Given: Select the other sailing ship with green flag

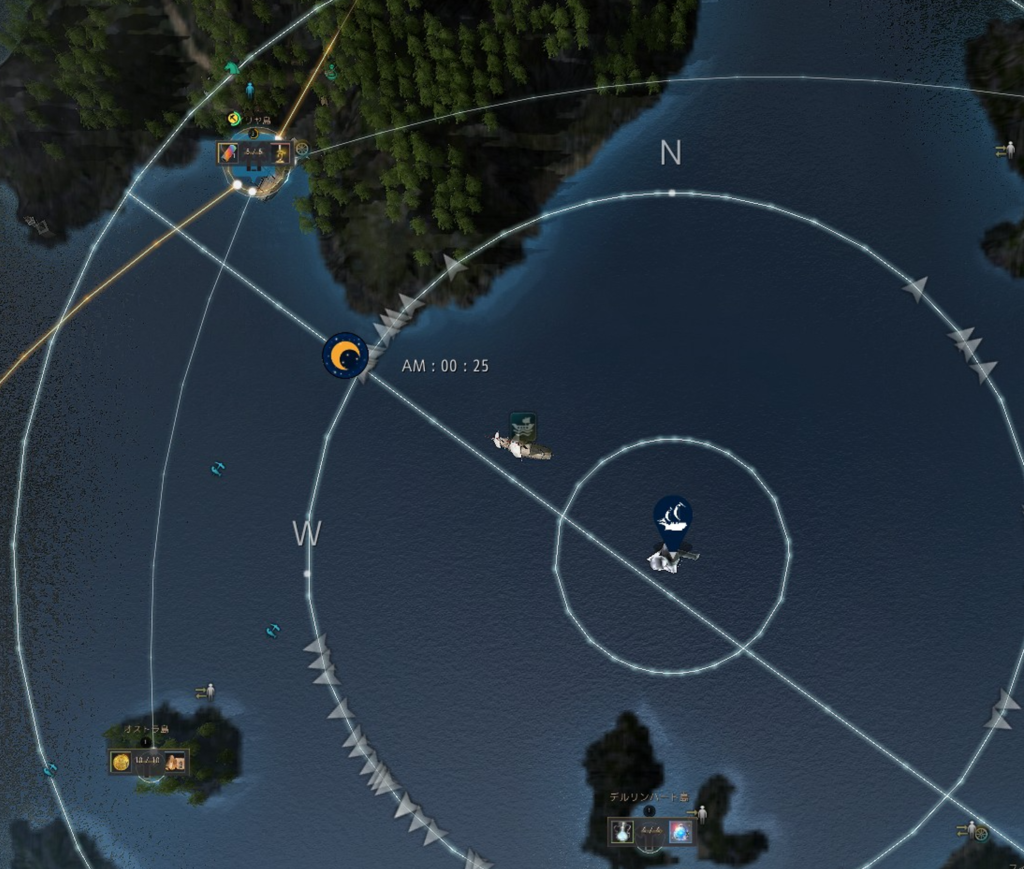Looking at the screenshot, I should pos(522,440).
